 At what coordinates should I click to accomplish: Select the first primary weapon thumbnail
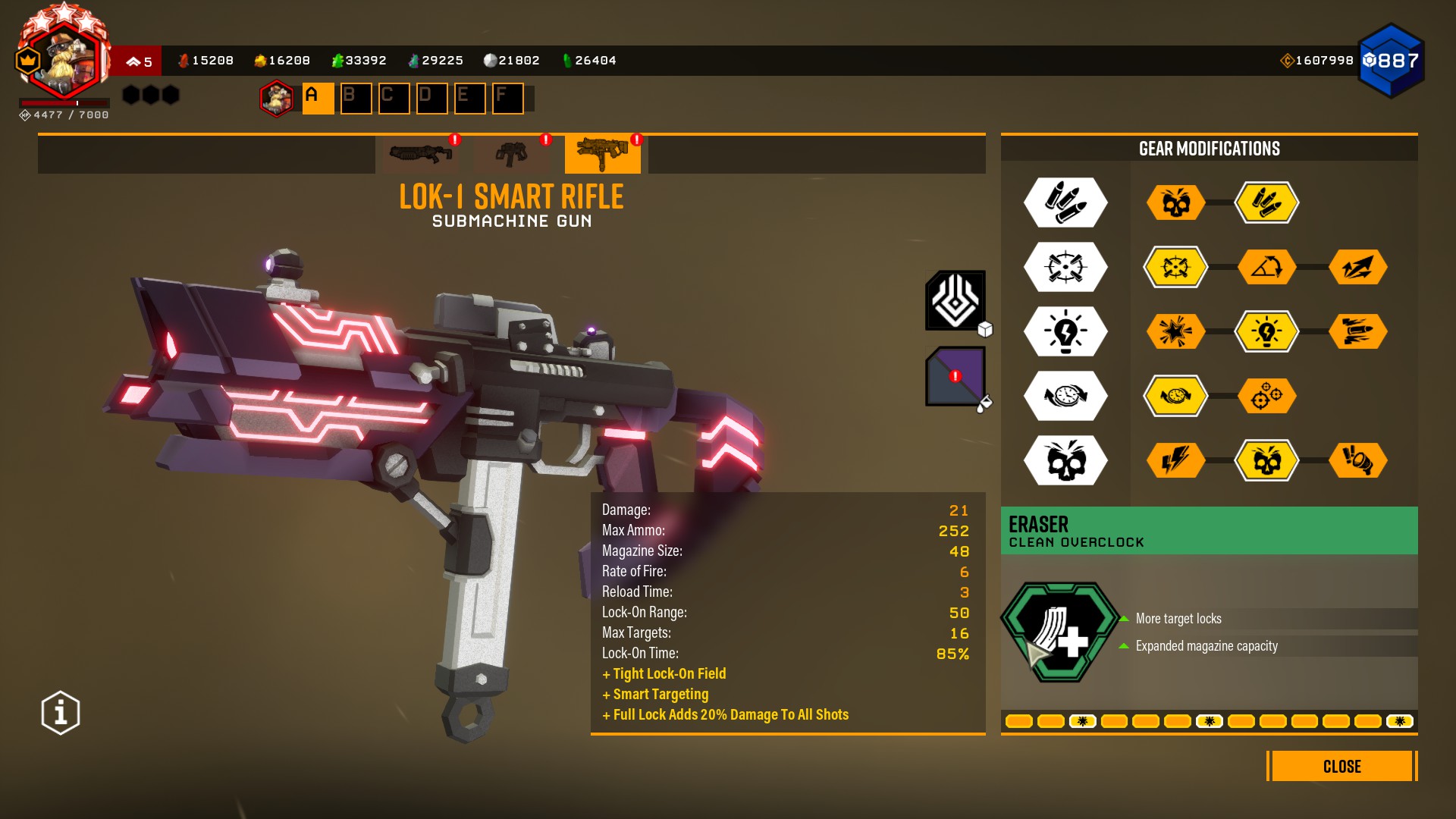[421, 154]
